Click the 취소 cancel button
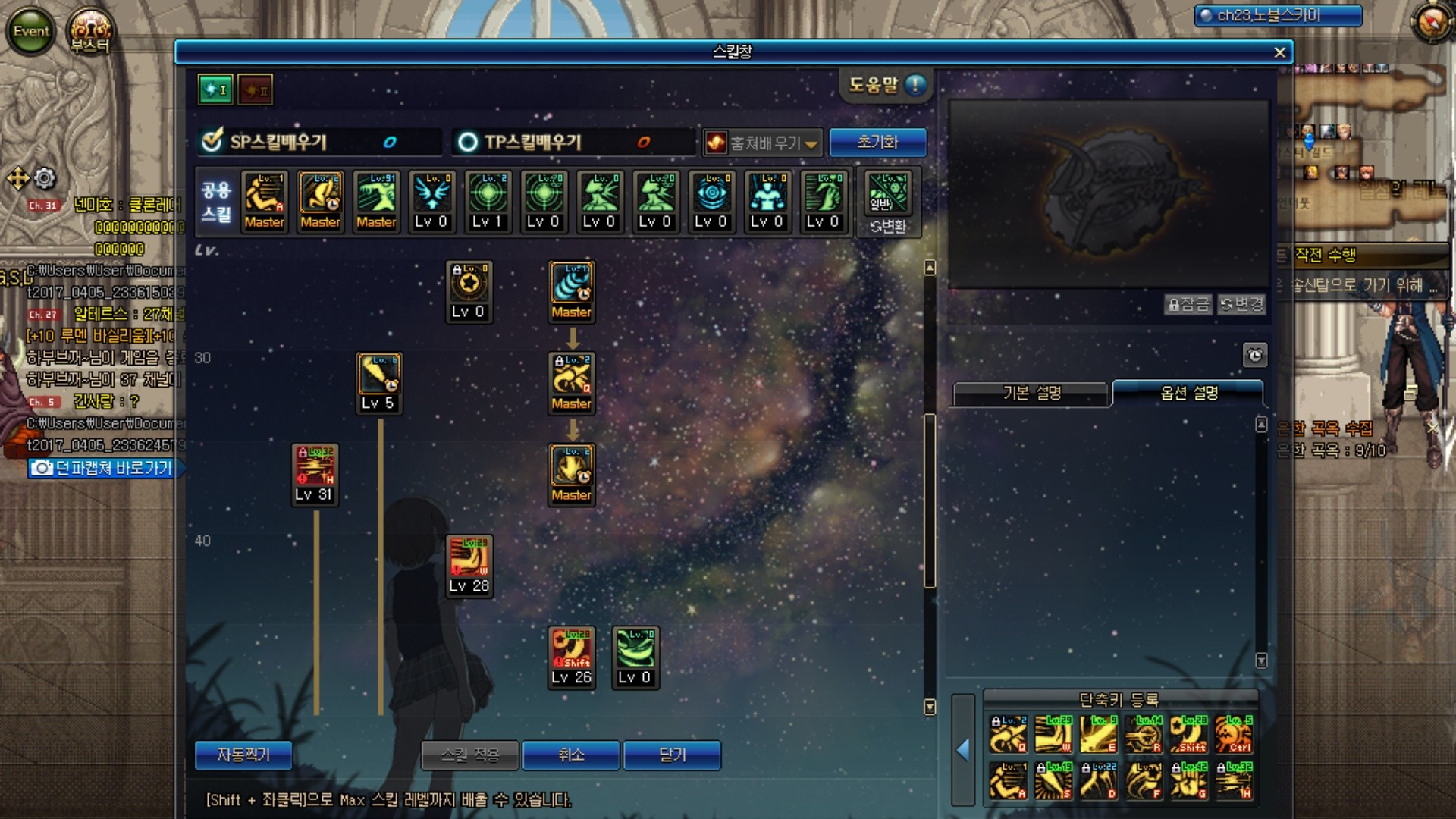 pyautogui.click(x=570, y=755)
